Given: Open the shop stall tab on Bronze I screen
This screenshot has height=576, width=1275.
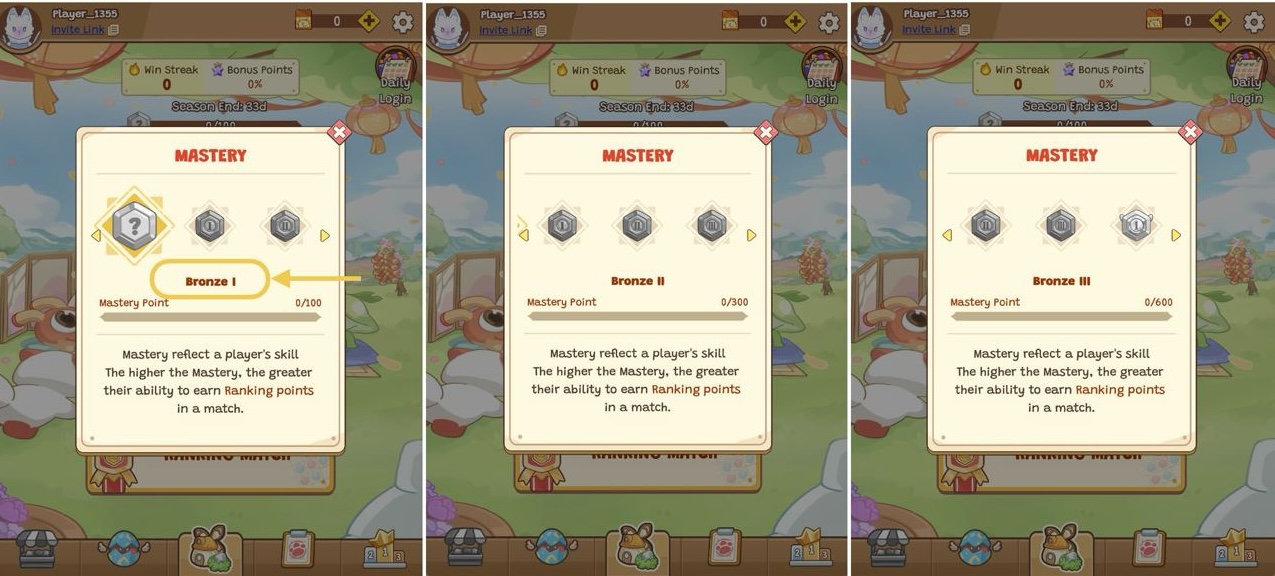Looking at the screenshot, I should (36, 548).
